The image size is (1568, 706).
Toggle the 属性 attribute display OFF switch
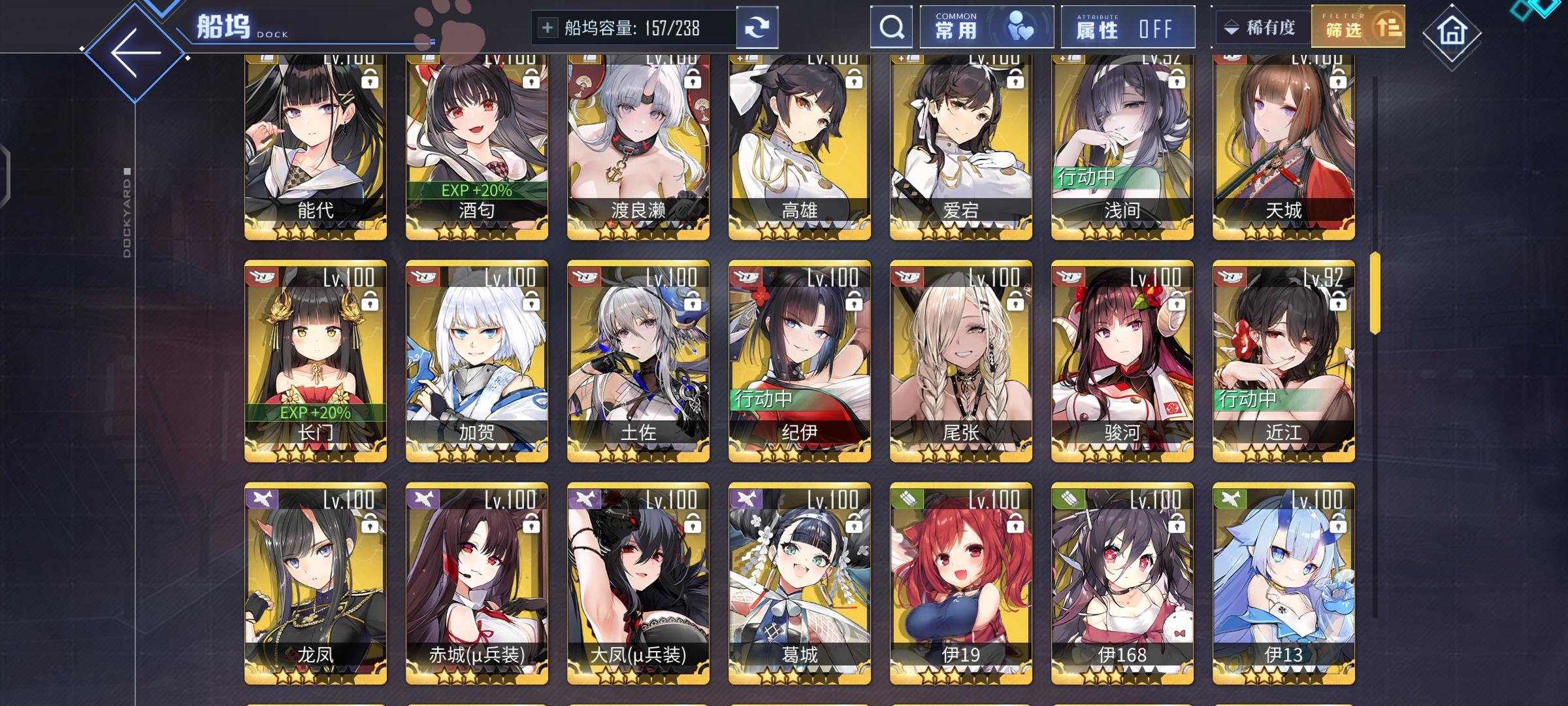(1129, 27)
